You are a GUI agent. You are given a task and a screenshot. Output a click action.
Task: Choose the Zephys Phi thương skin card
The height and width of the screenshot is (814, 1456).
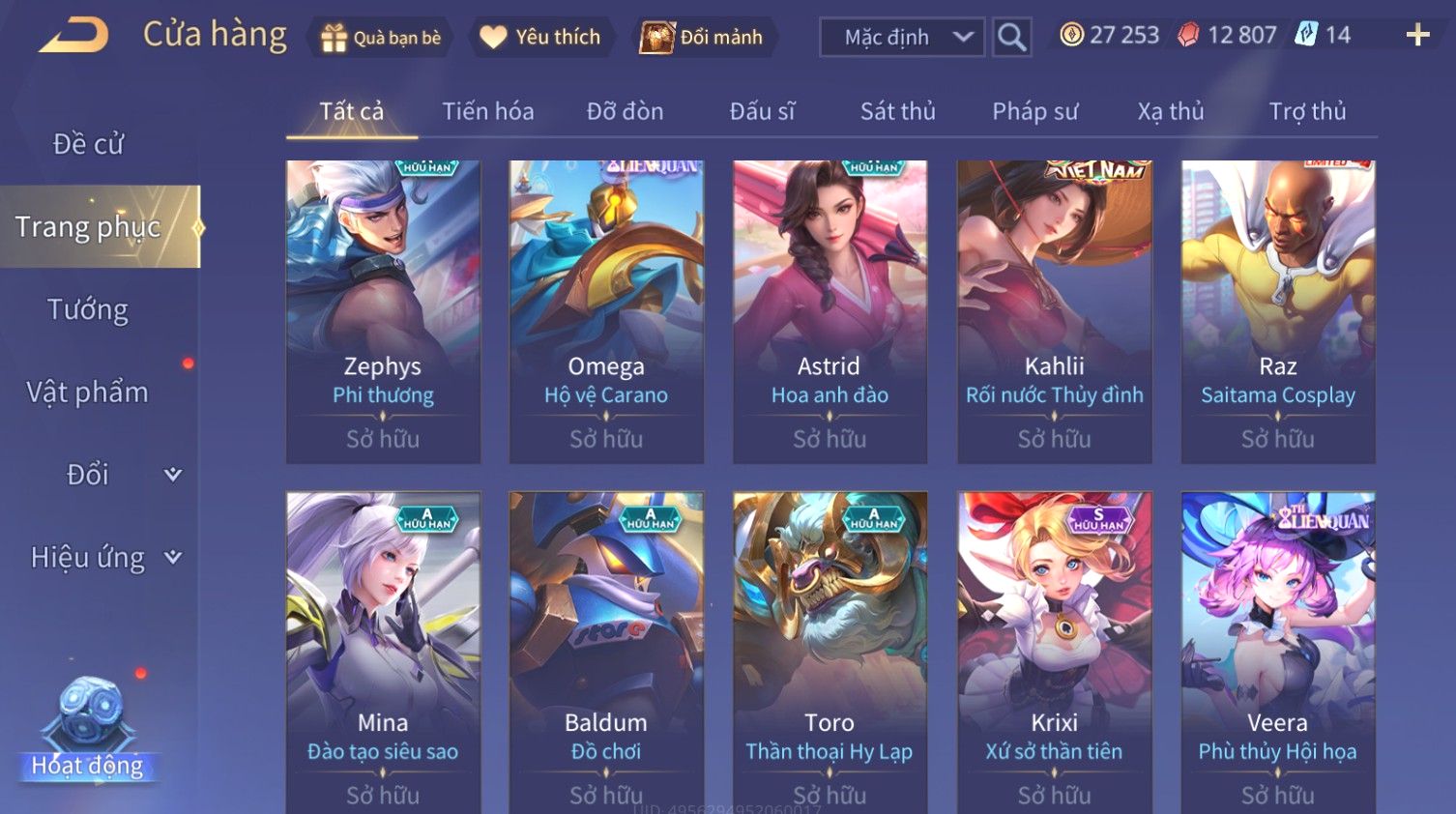[x=383, y=311]
